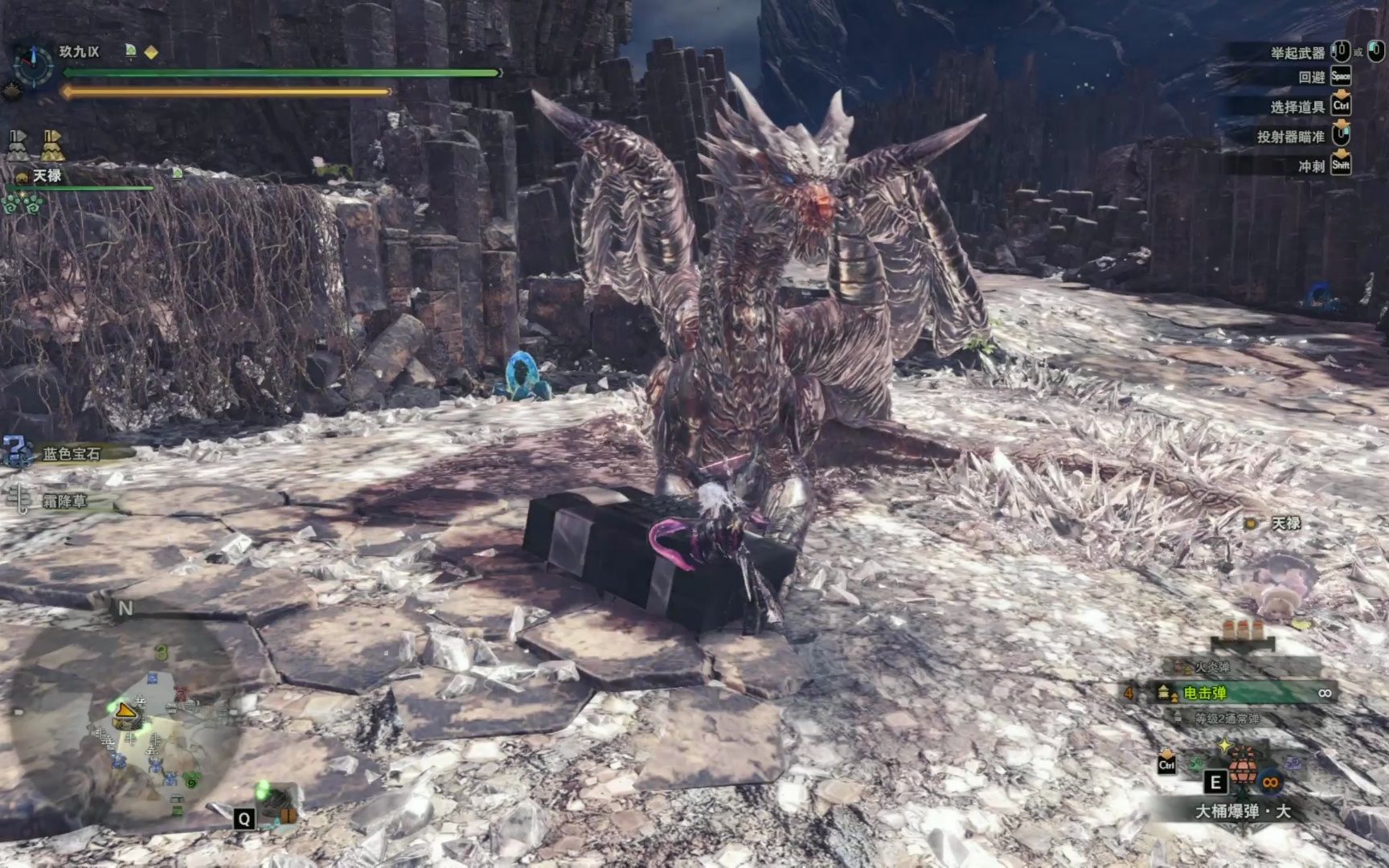
Task: Click the yellow diamond status icon
Action: tap(151, 52)
